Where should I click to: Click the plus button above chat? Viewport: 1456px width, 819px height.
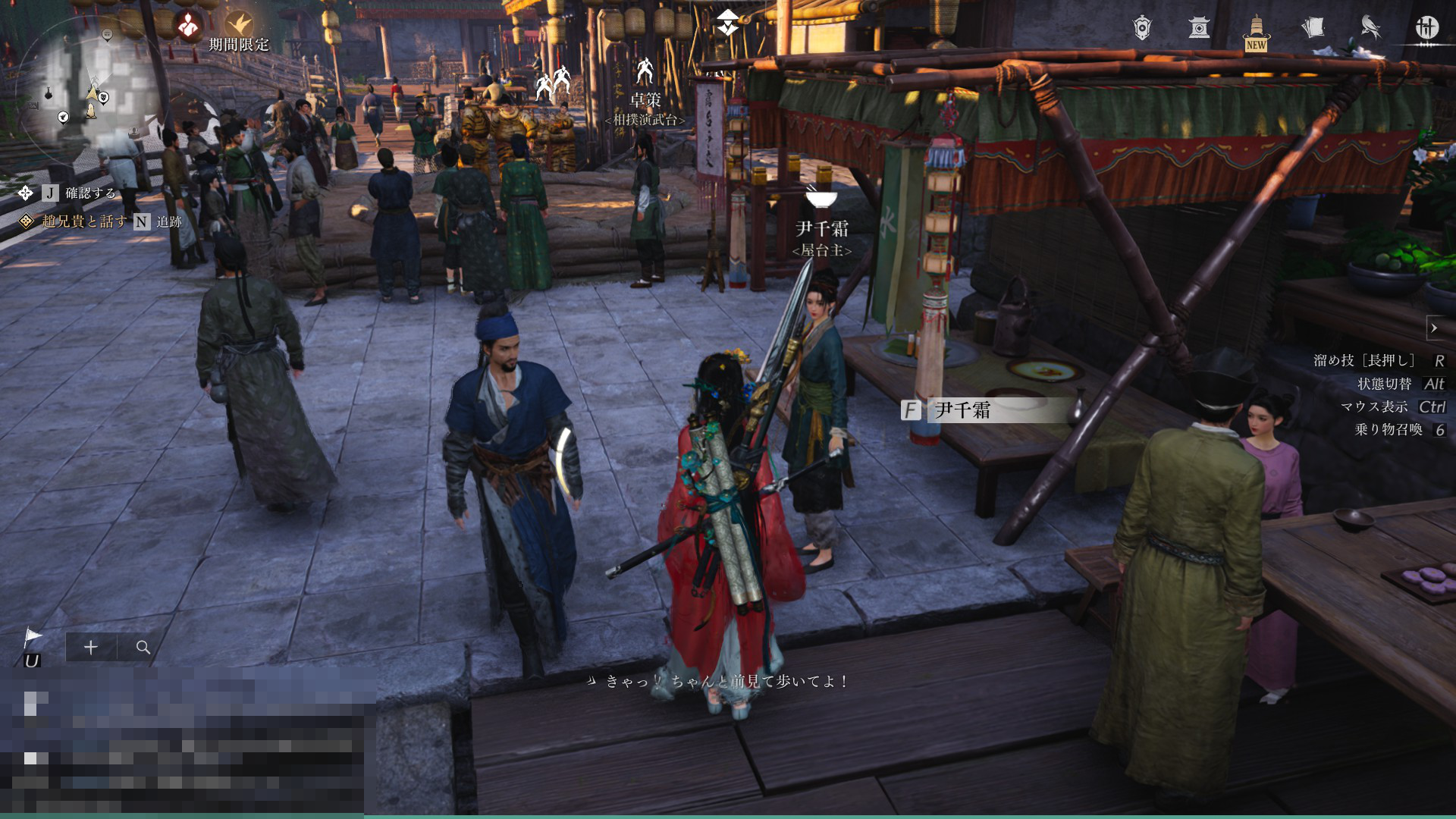coord(91,647)
